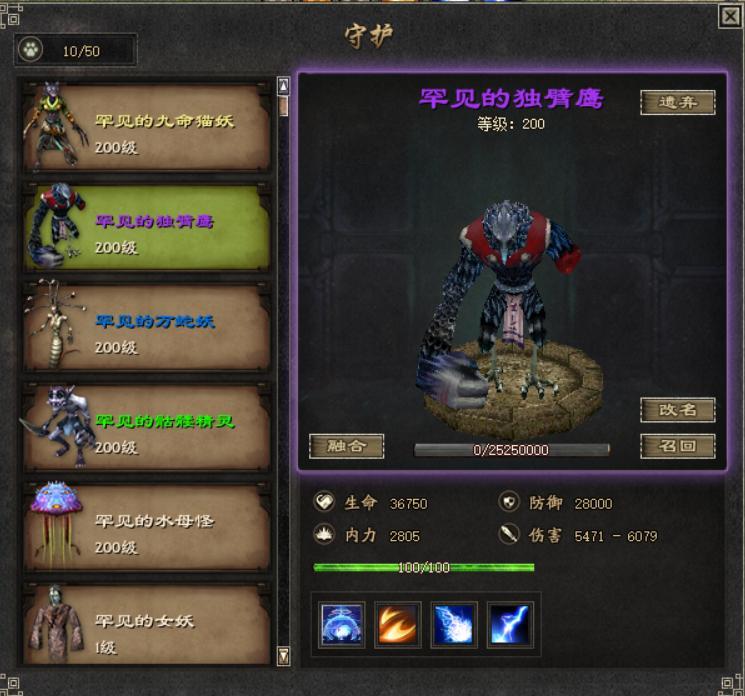The height and width of the screenshot is (696, 745).
Task: Select the single lightning bolt skill icon
Action: tap(511, 624)
